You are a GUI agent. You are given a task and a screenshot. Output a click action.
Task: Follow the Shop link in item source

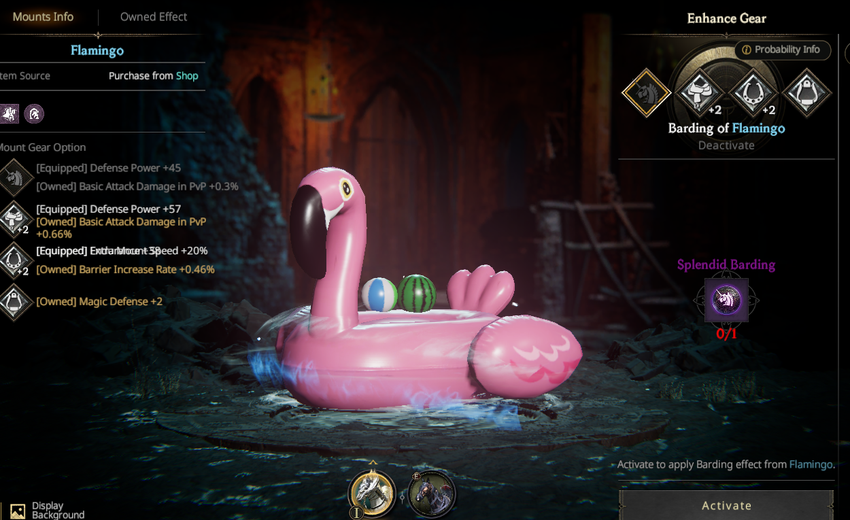point(187,76)
